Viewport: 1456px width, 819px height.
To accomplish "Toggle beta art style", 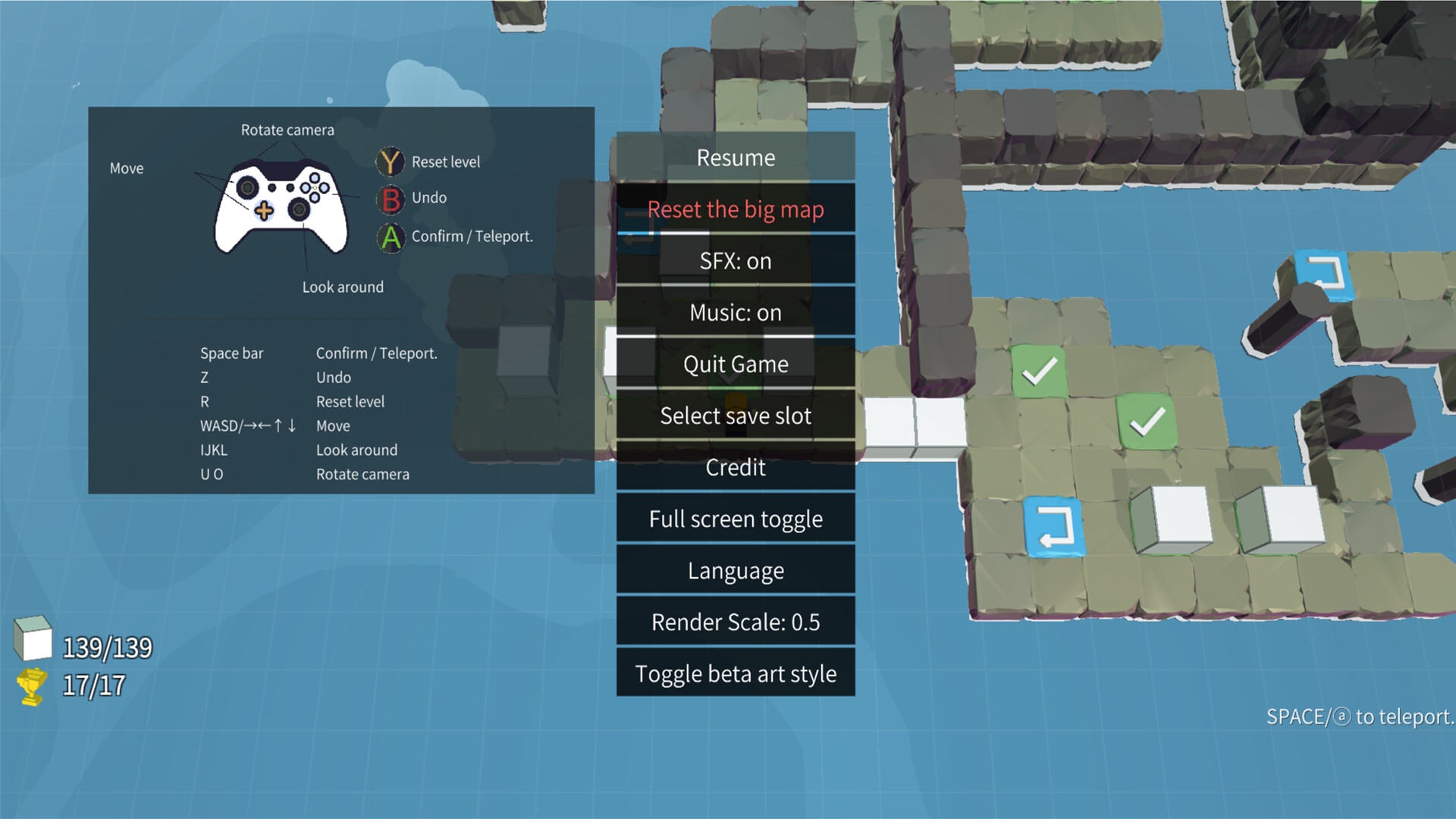I will 735,673.
